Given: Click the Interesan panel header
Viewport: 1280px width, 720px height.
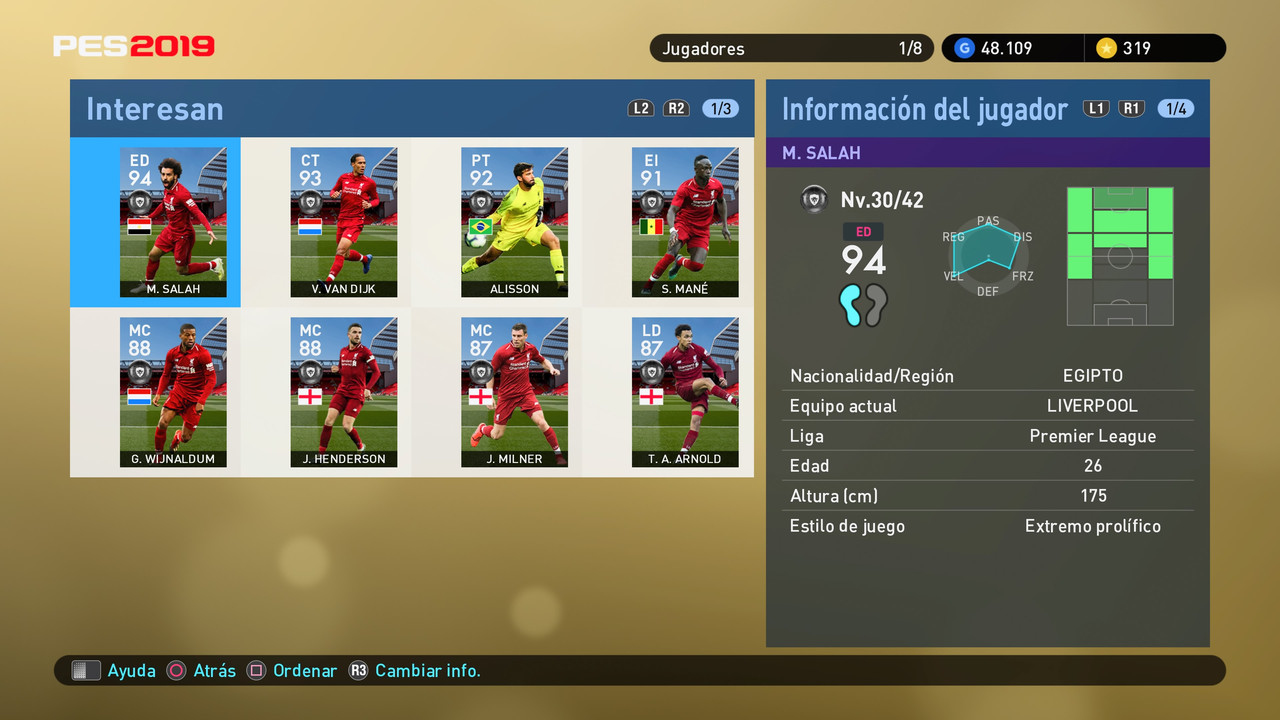Looking at the screenshot, I should [154, 108].
